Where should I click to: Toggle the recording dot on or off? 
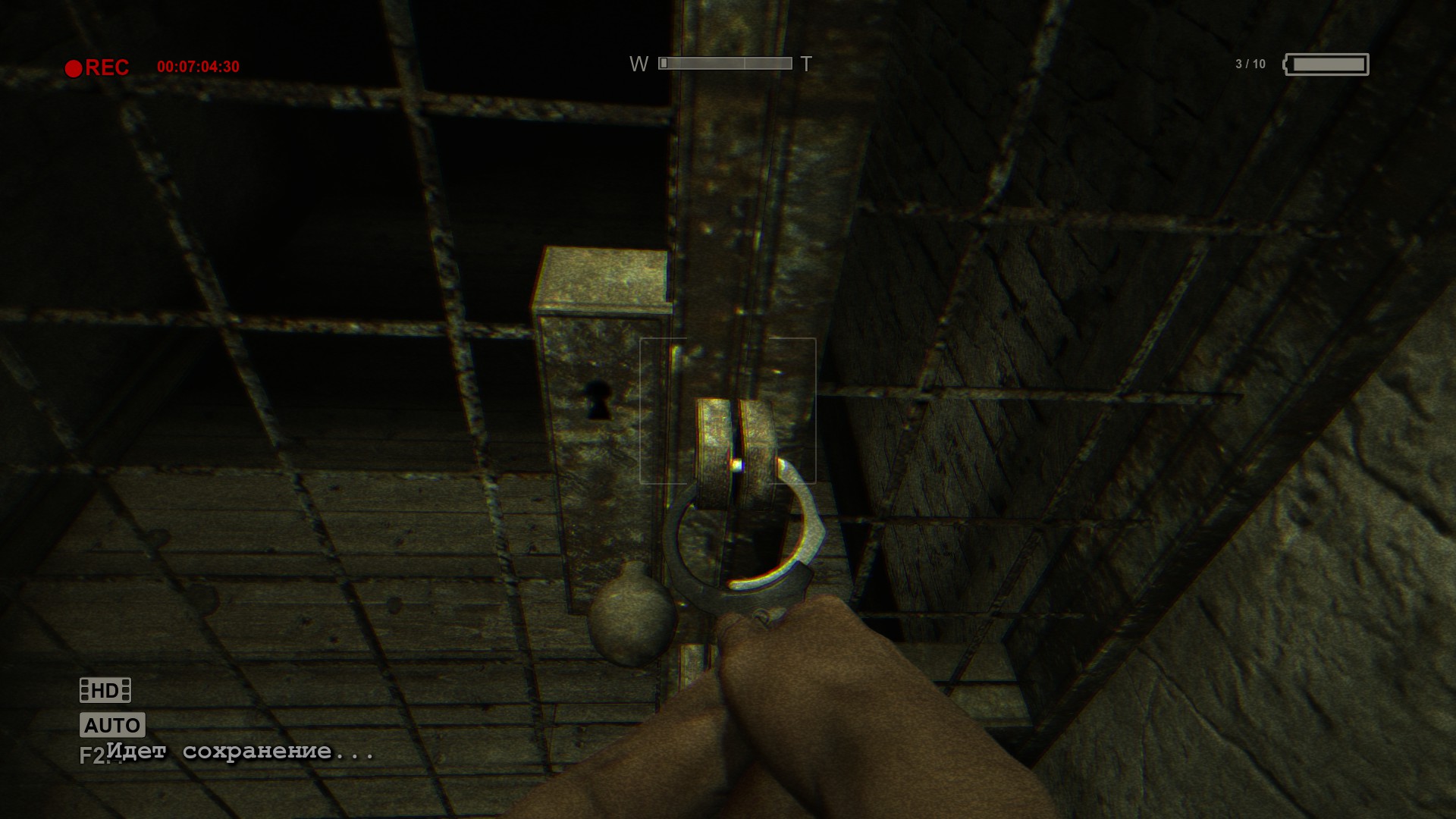pos(74,67)
